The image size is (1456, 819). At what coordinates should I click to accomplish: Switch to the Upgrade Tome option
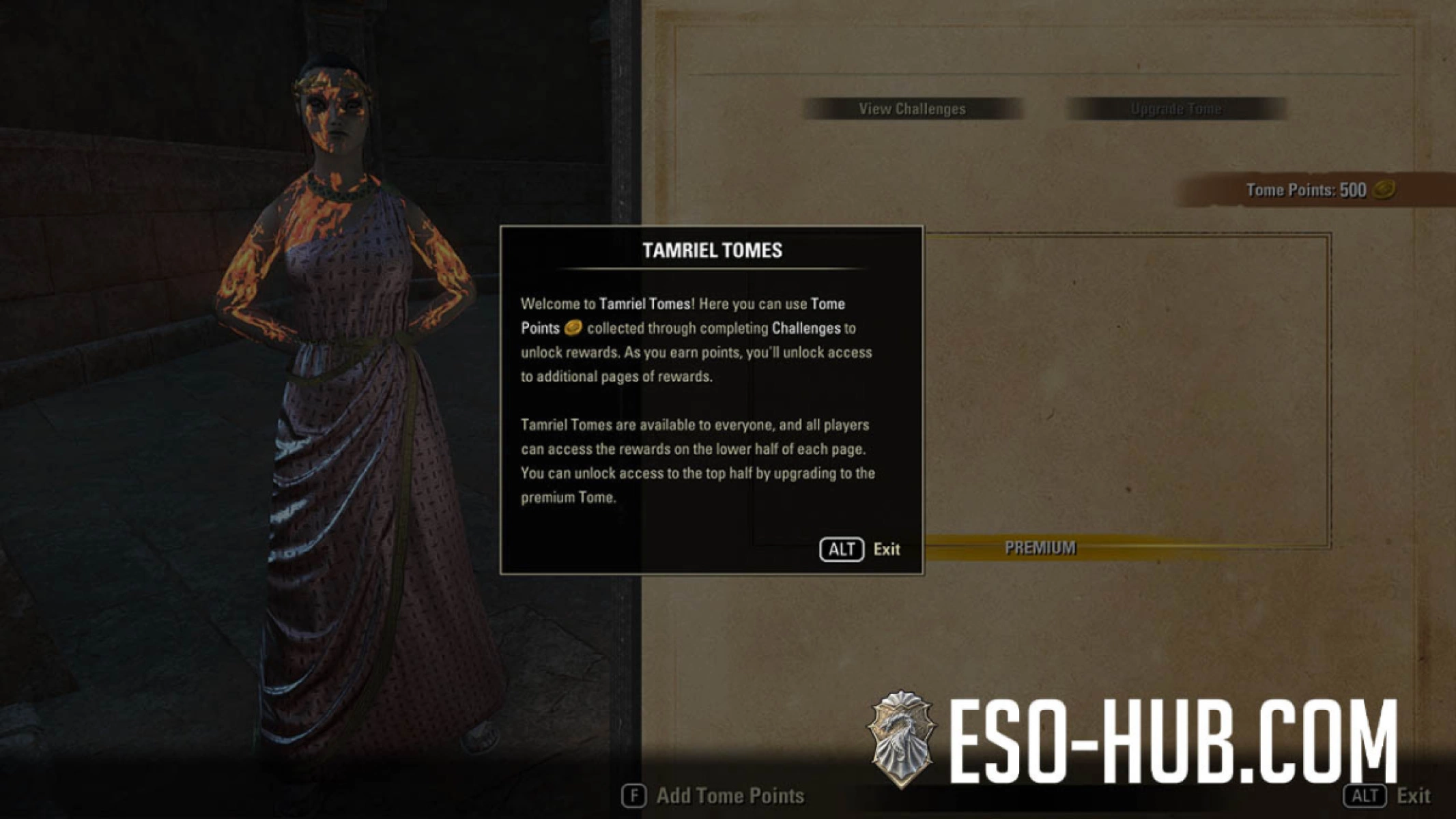pos(1176,109)
